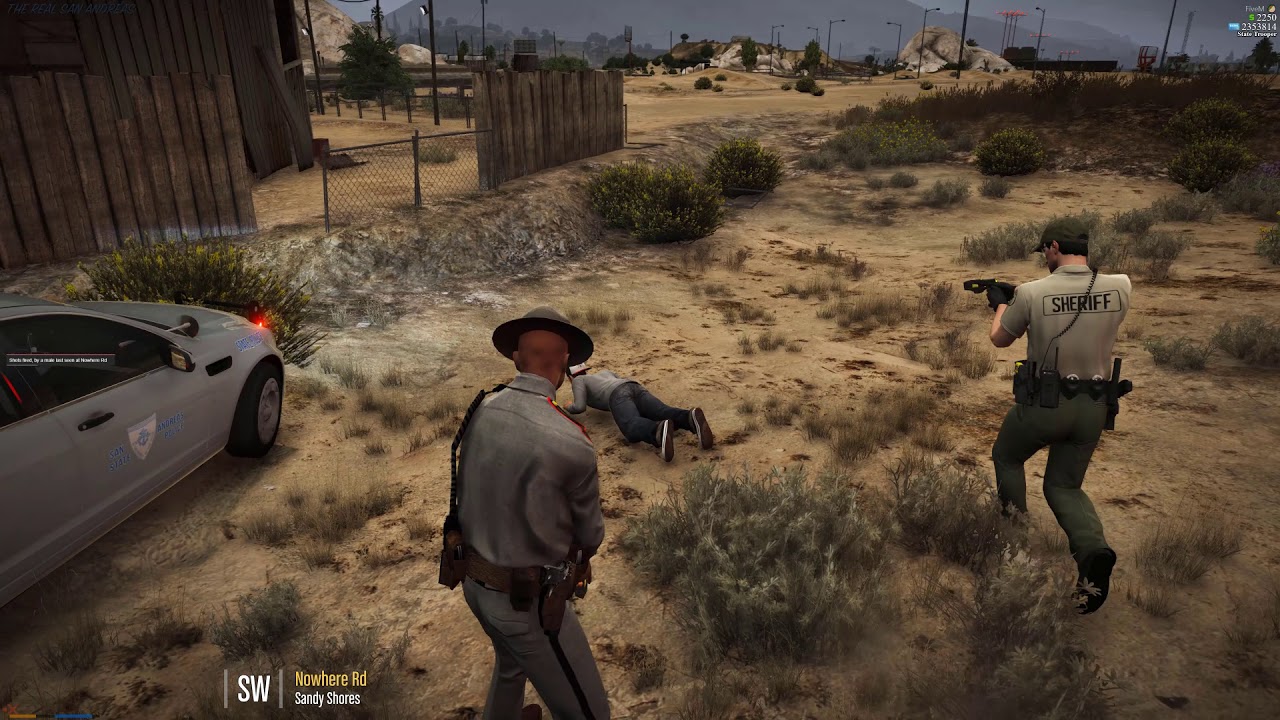The image size is (1280, 720).
Task: Click the "Shots fired" dispatch alert
Action: coord(60,360)
